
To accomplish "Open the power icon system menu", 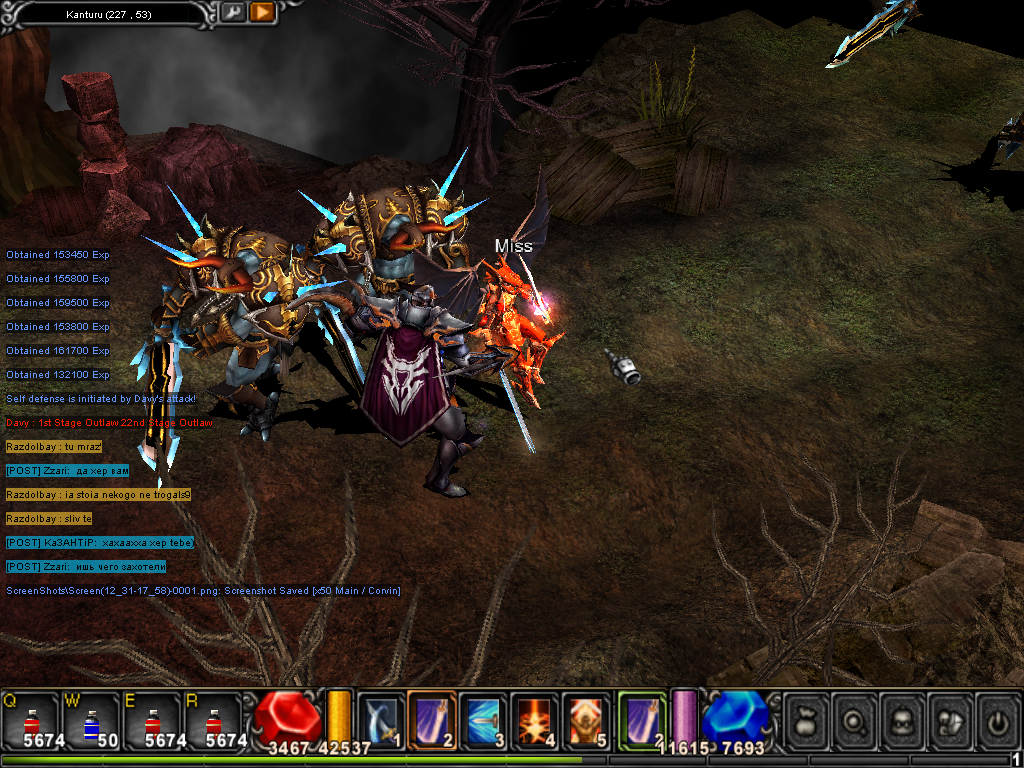I will click(998, 720).
